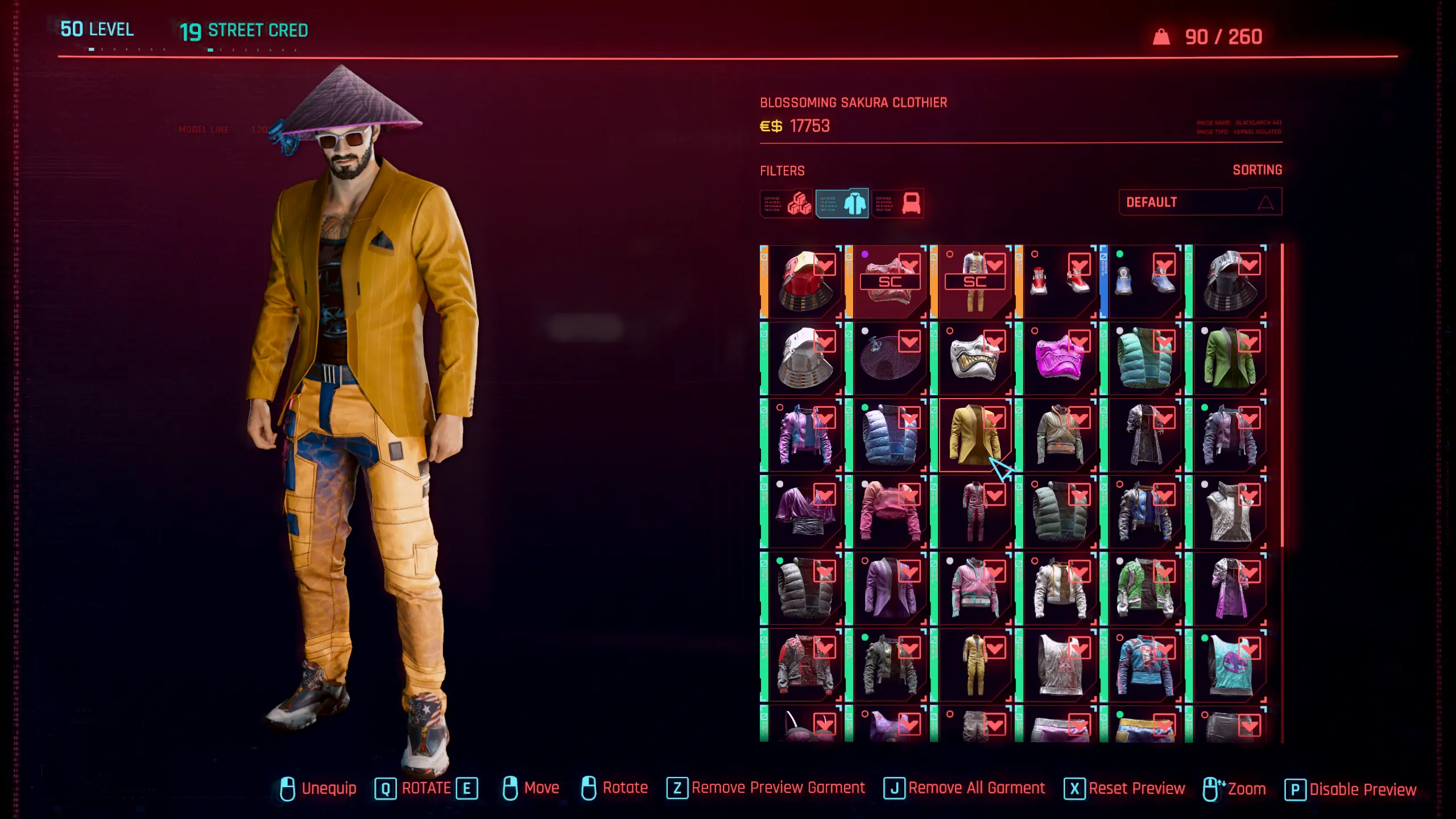
Task: Toggle the preview checkmark on the pink oni mask
Action: (1079, 341)
